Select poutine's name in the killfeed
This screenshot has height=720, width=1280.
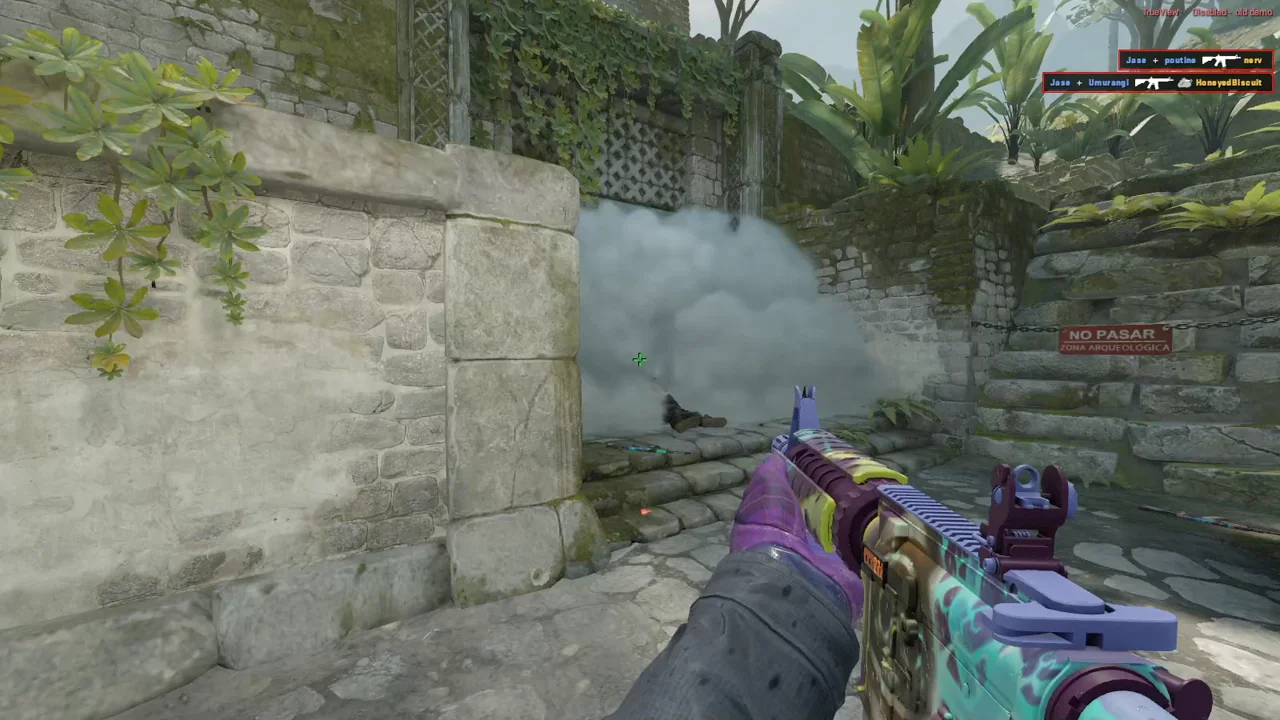(x=1178, y=60)
